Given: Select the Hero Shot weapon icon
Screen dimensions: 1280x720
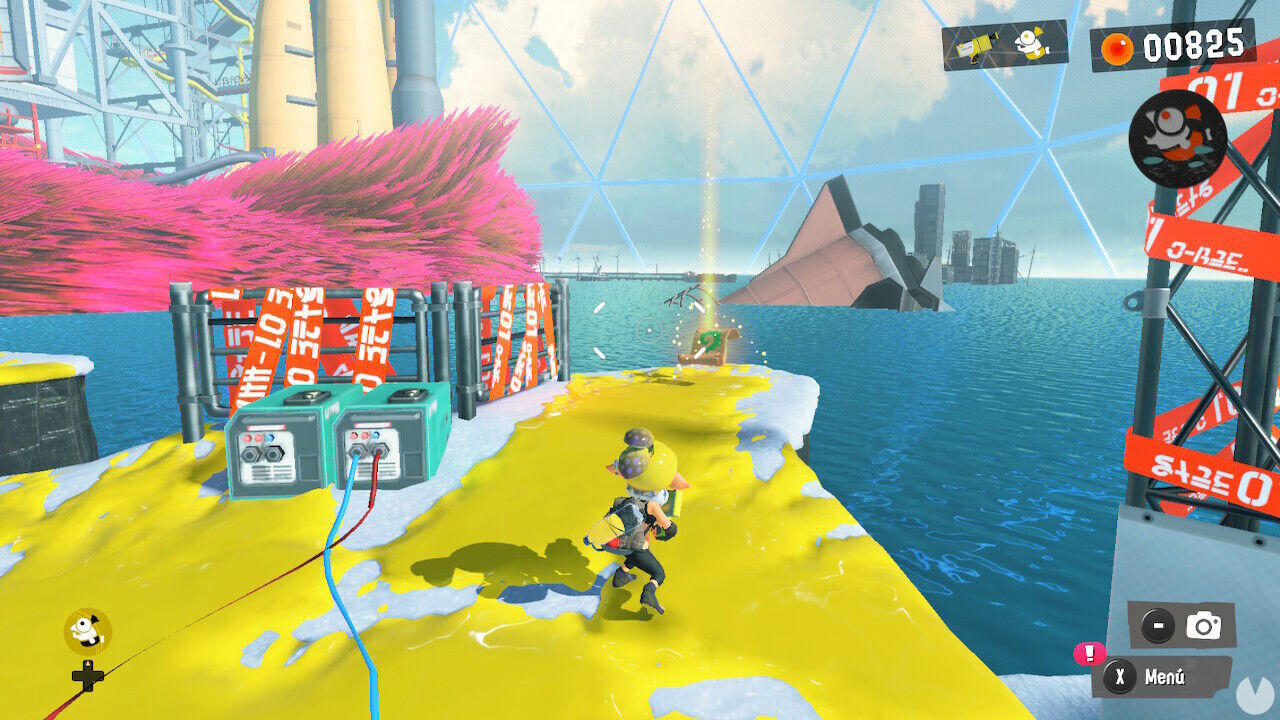Looking at the screenshot, I should point(975,47).
